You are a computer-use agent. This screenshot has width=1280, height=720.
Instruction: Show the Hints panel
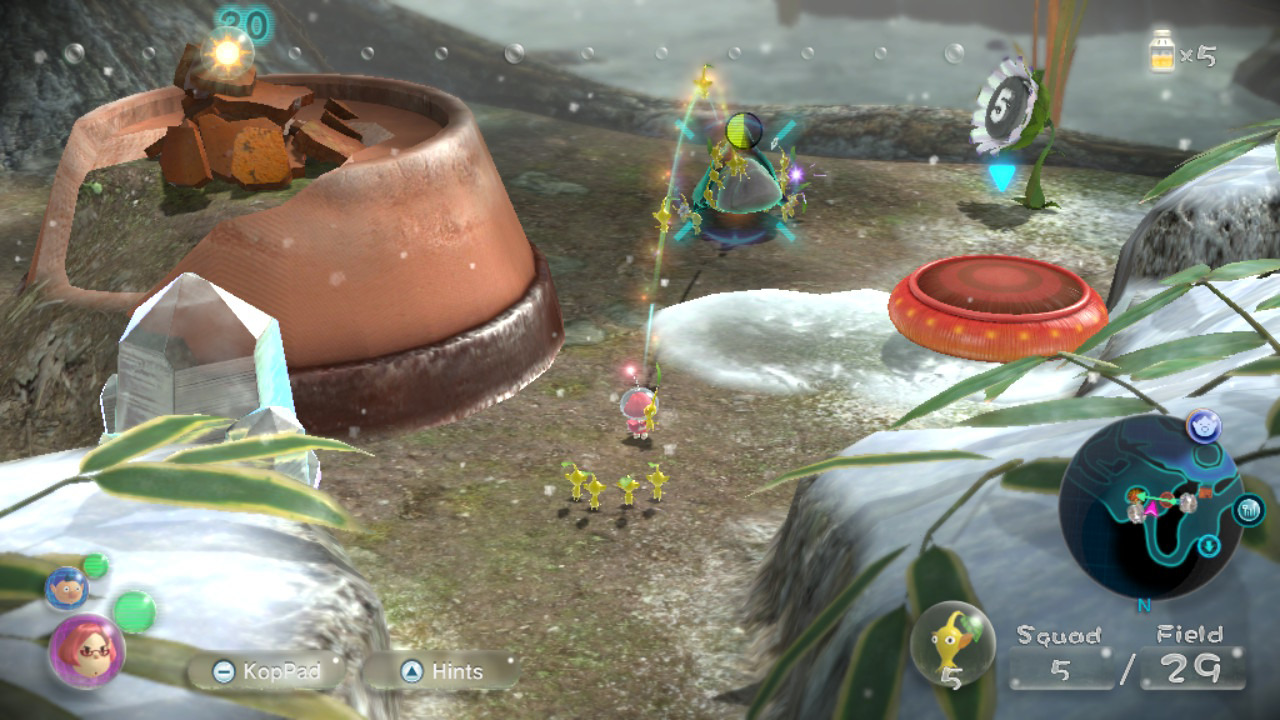441,671
